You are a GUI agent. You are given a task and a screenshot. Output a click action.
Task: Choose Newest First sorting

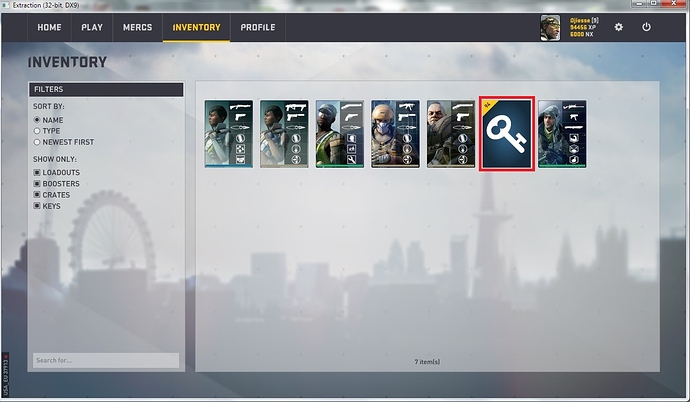pyautogui.click(x=38, y=142)
